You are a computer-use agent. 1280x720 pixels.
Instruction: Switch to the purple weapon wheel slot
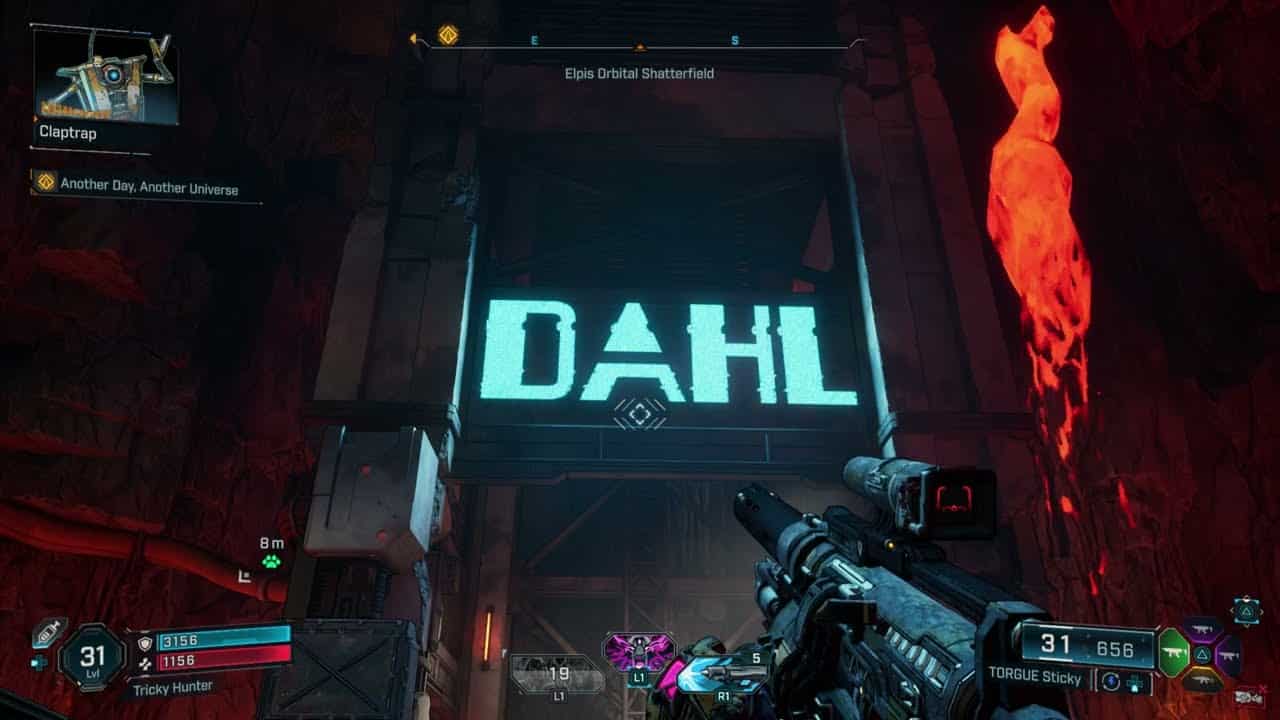[1201, 629]
